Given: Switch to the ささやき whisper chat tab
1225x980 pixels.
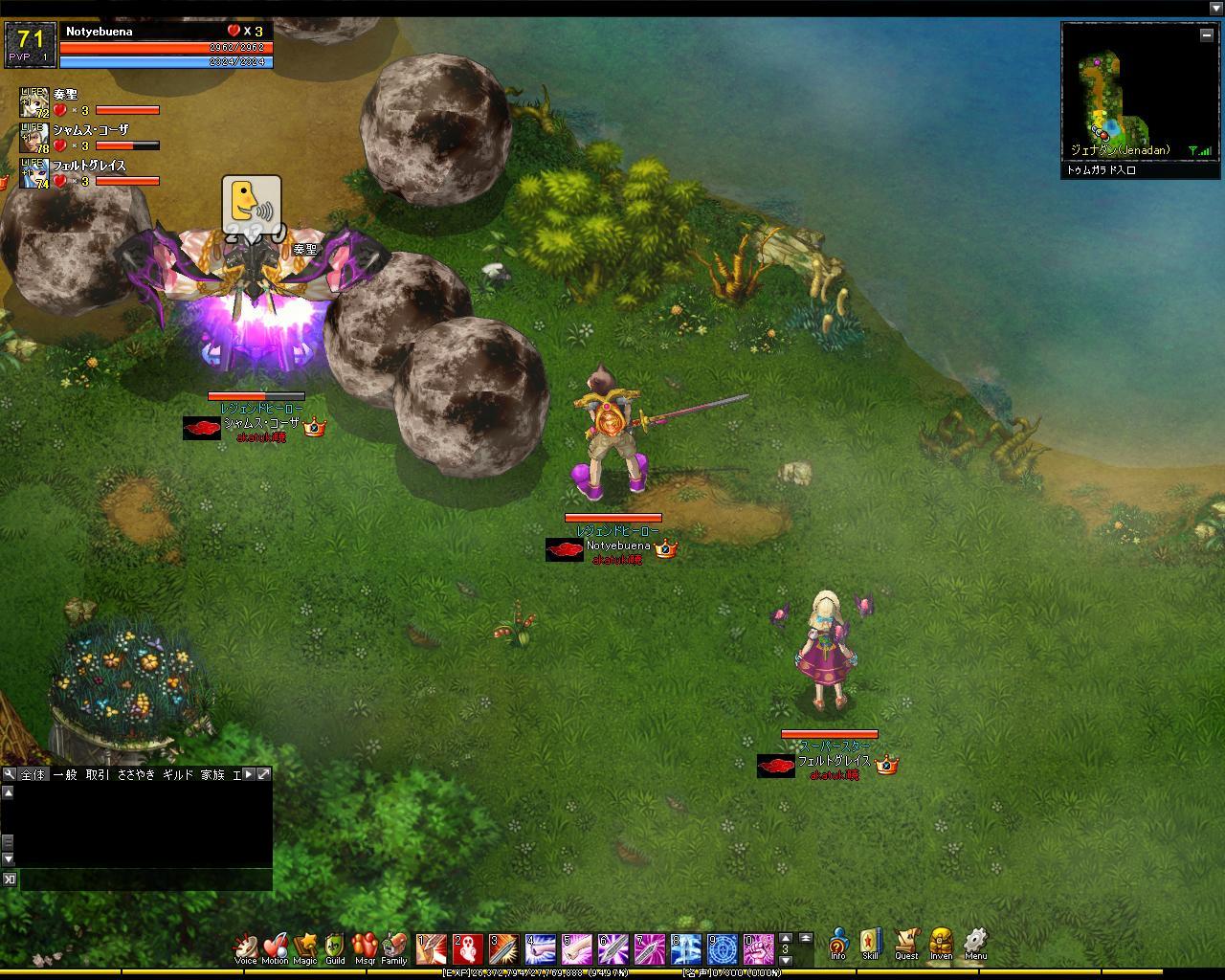Looking at the screenshot, I should pyautogui.click(x=136, y=774).
